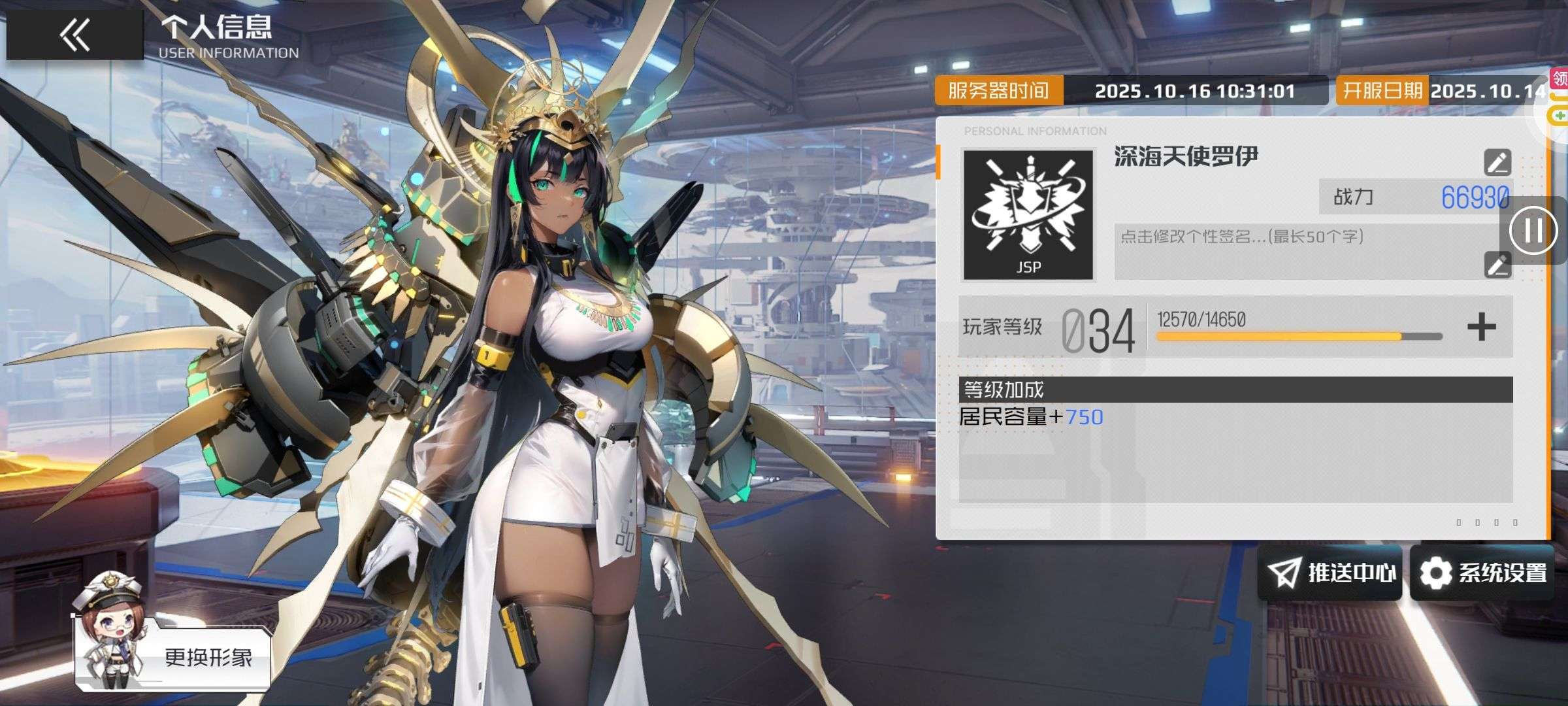Open 系统设置 system settings

pos(1482,573)
